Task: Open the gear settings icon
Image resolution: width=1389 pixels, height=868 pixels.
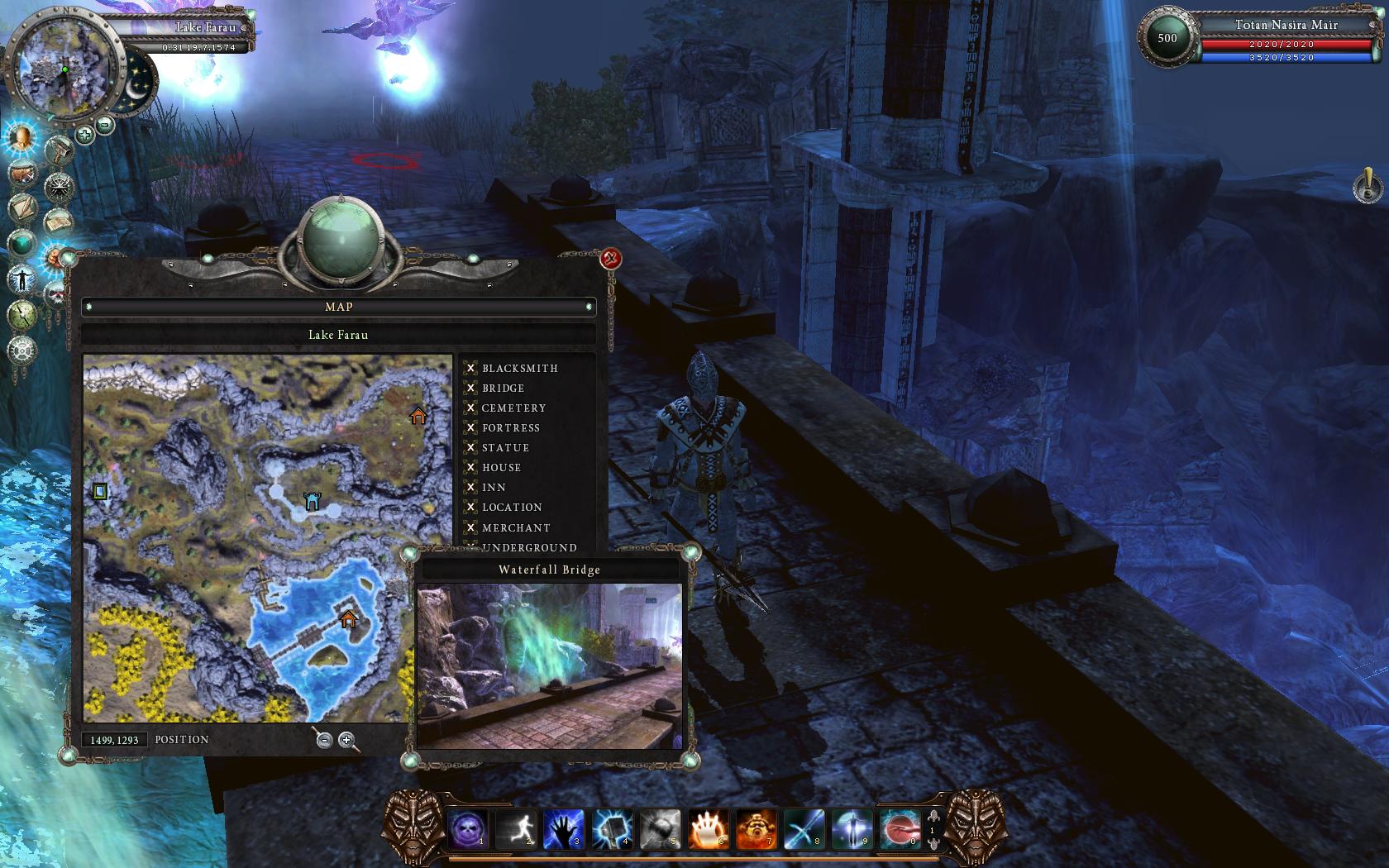Action: coord(22,350)
